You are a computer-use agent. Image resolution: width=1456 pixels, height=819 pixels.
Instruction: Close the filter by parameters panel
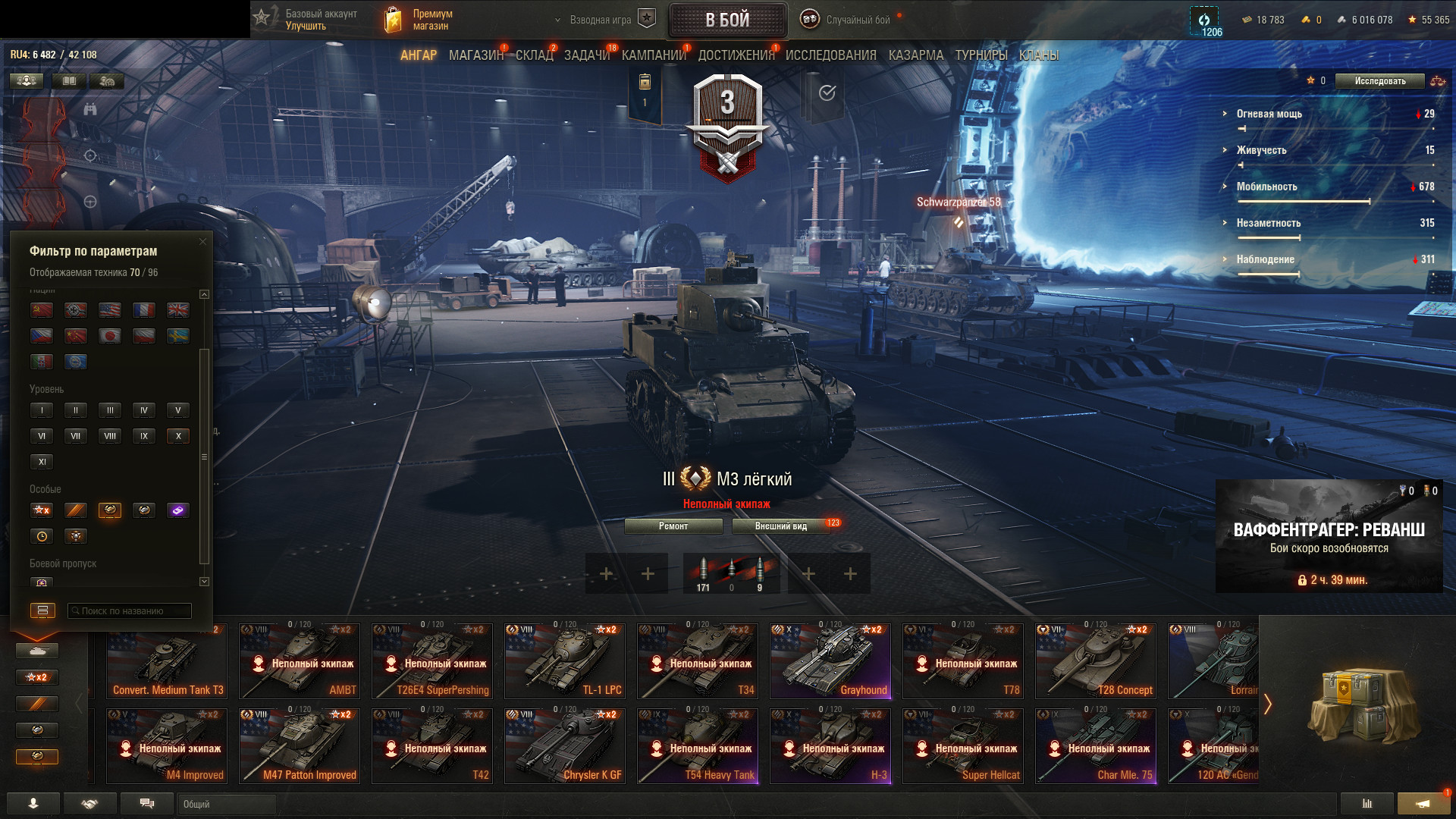pyautogui.click(x=202, y=242)
